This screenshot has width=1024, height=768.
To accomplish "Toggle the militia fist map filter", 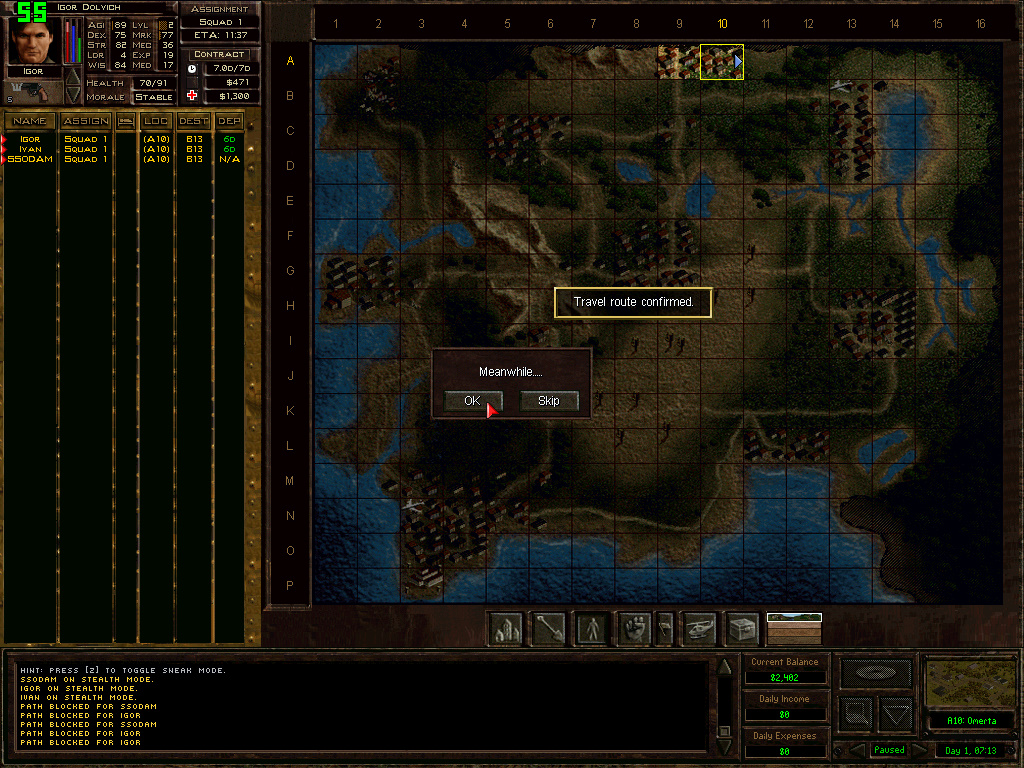I will coord(634,628).
